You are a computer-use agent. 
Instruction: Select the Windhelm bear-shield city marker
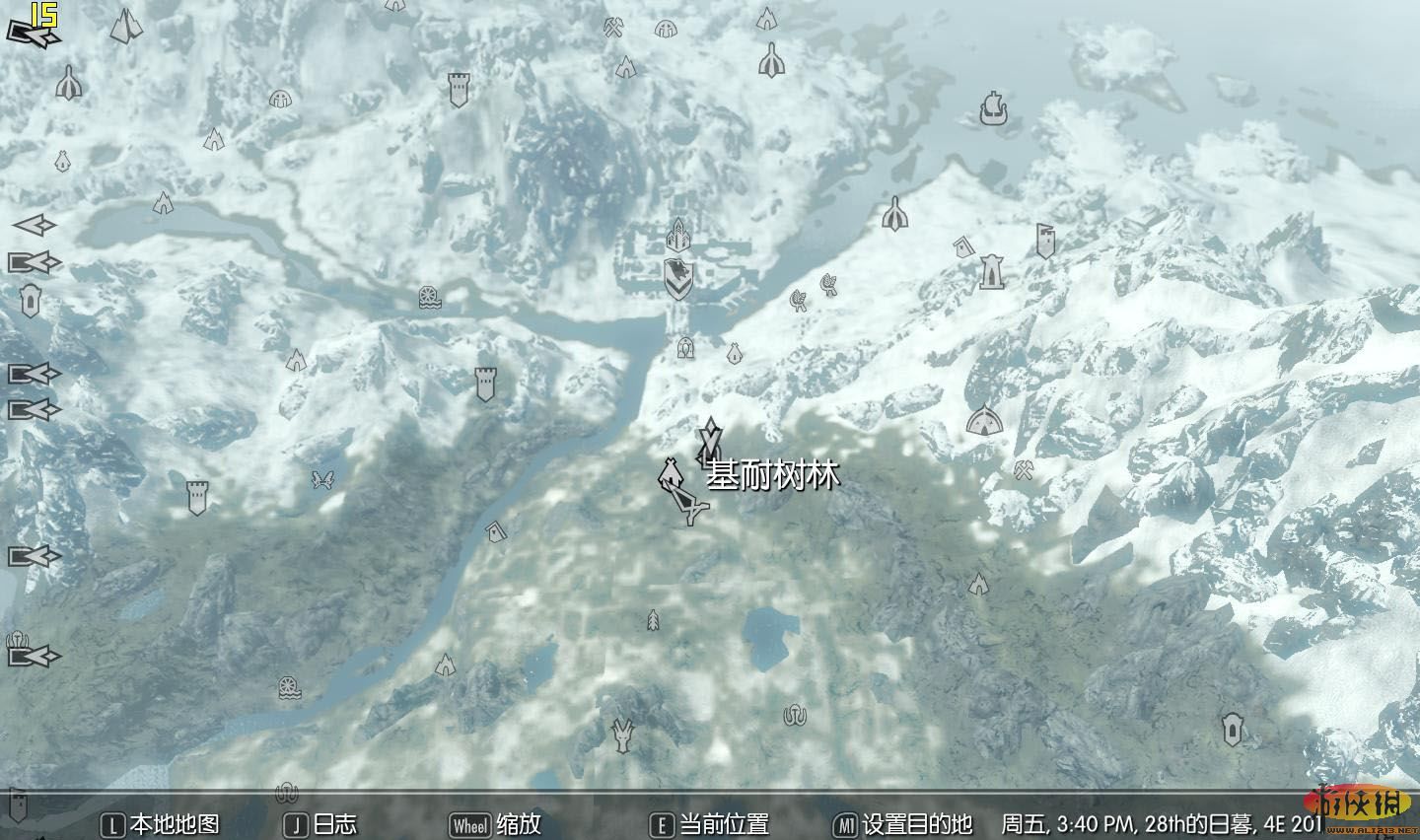677,278
